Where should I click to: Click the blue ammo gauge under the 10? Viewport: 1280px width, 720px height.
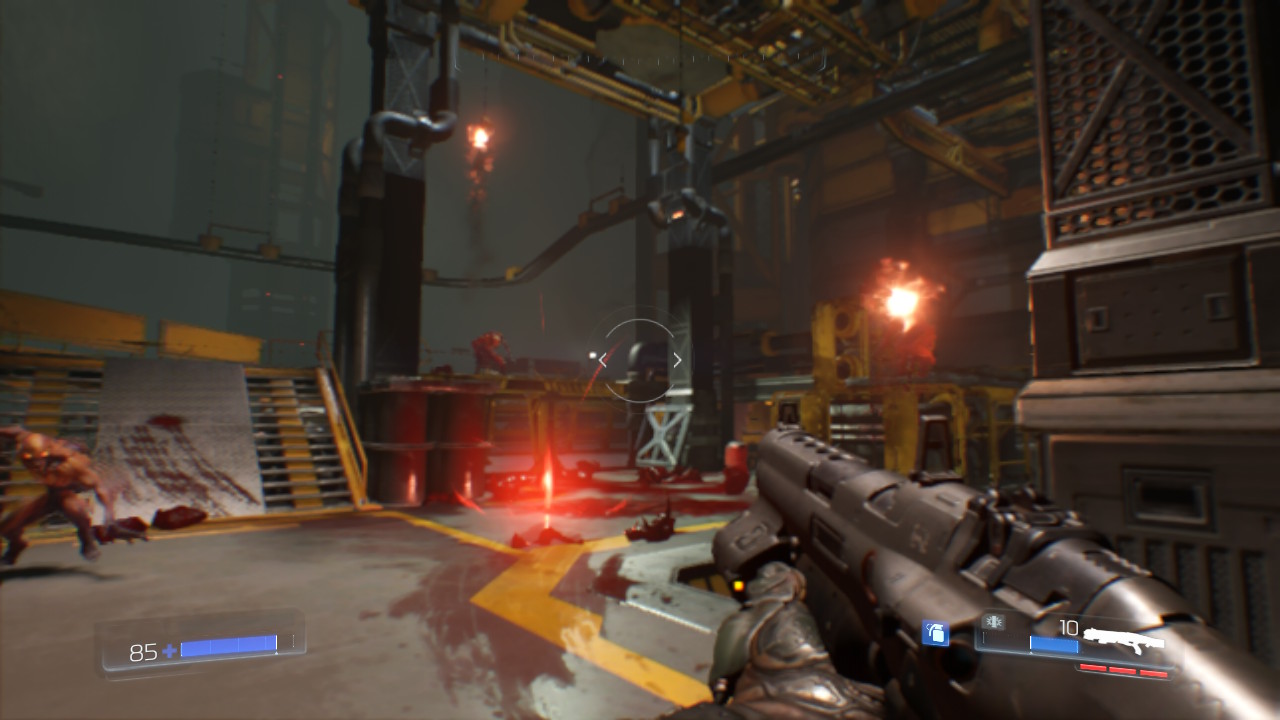click(x=1052, y=643)
